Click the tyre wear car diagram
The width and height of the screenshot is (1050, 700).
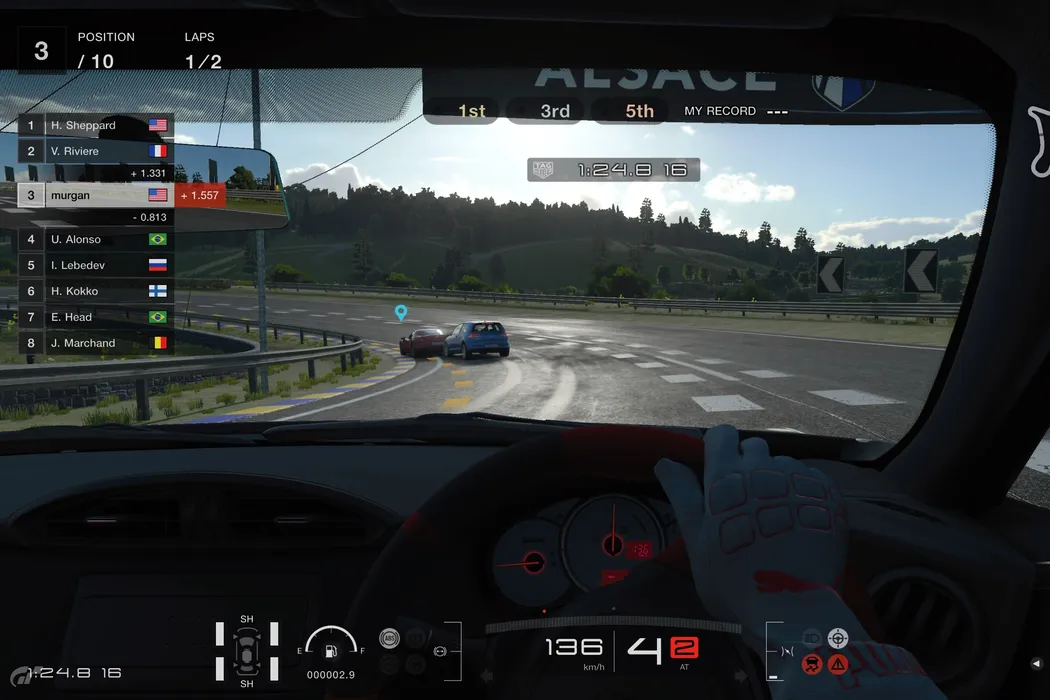pos(246,651)
